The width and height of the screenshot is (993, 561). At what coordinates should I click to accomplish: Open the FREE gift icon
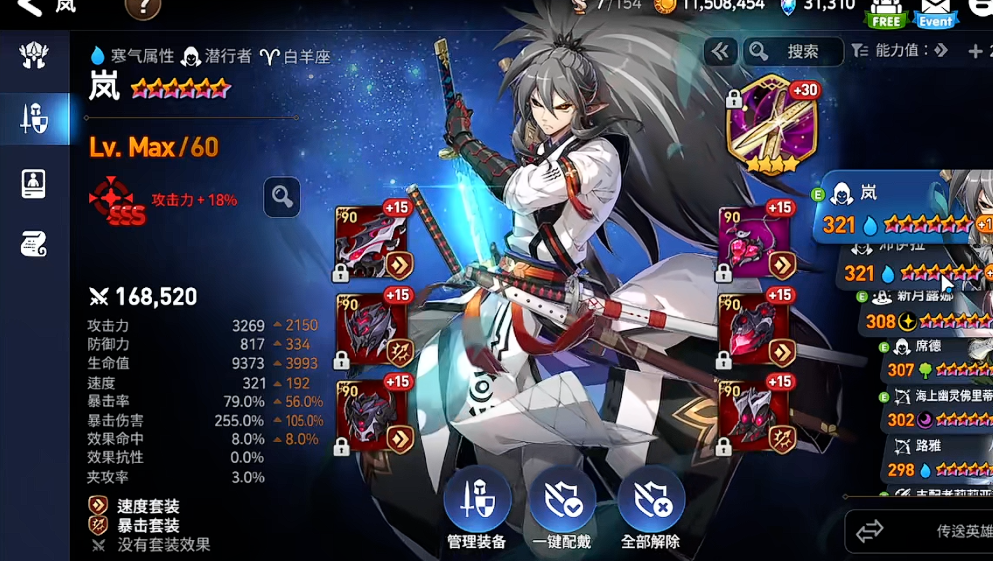click(x=886, y=12)
